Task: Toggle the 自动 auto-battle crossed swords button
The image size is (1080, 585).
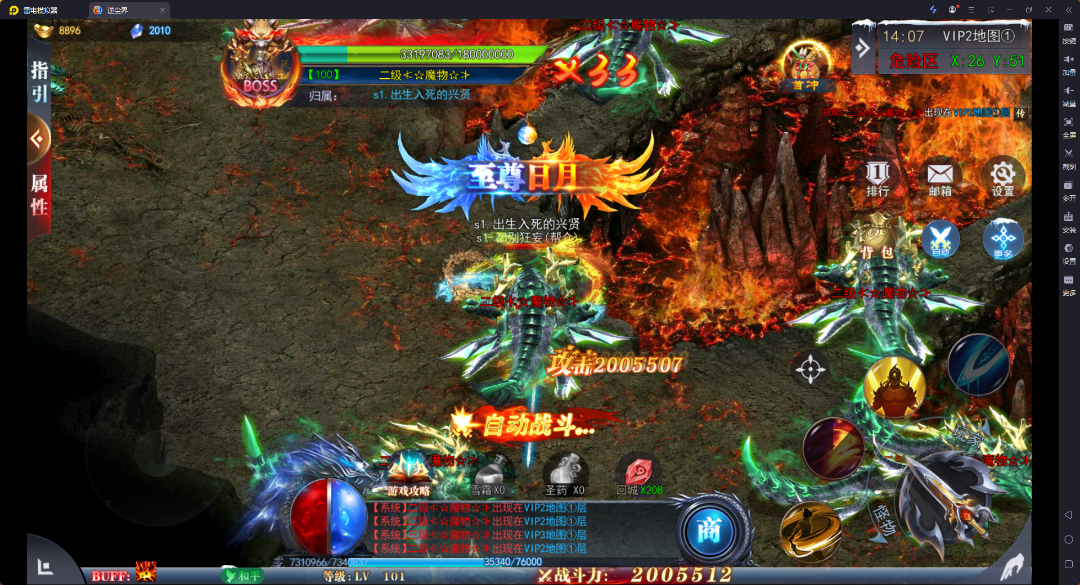Action: (x=940, y=239)
